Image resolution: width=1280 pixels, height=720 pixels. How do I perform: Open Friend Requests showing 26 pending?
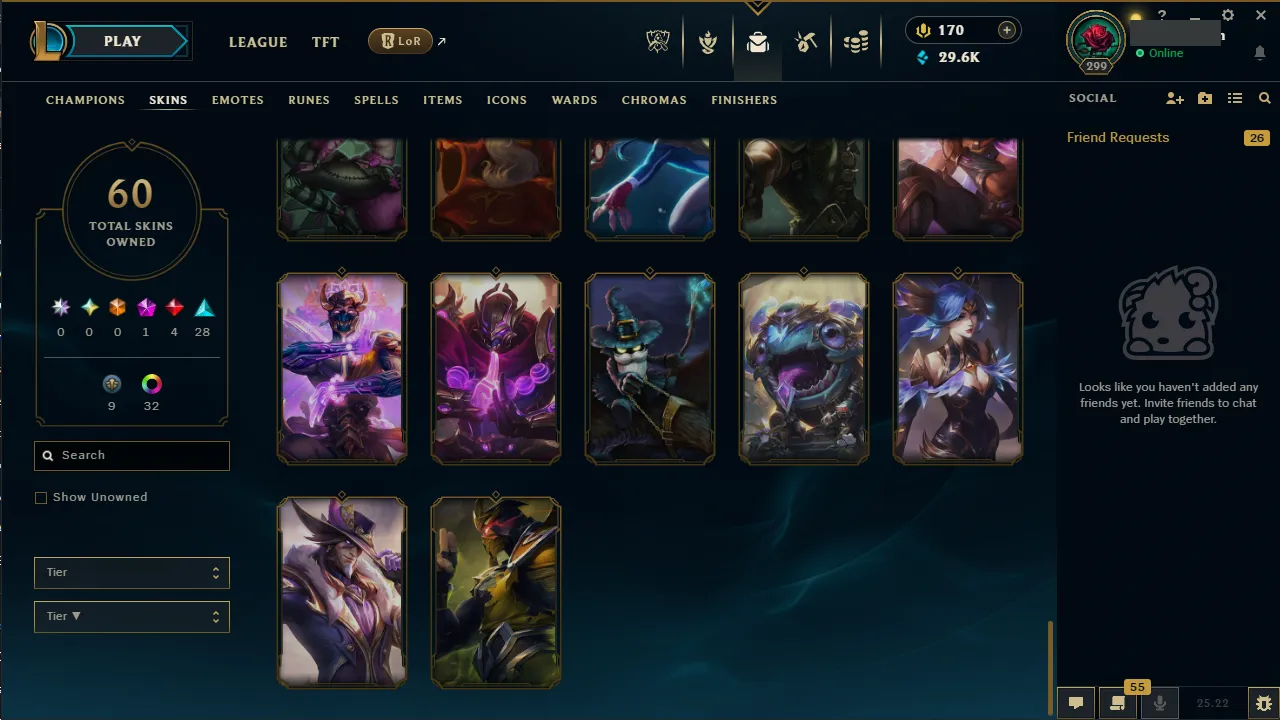click(x=1117, y=137)
